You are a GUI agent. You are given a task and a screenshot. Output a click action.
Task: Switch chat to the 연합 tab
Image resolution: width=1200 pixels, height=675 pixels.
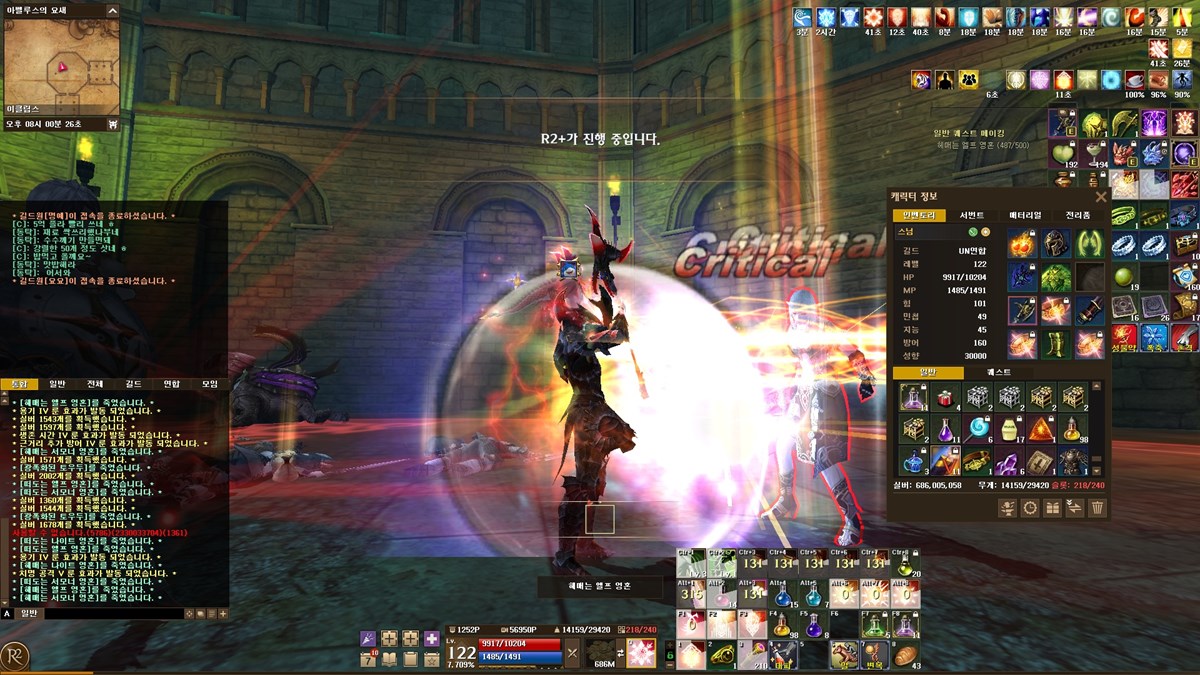(x=171, y=383)
